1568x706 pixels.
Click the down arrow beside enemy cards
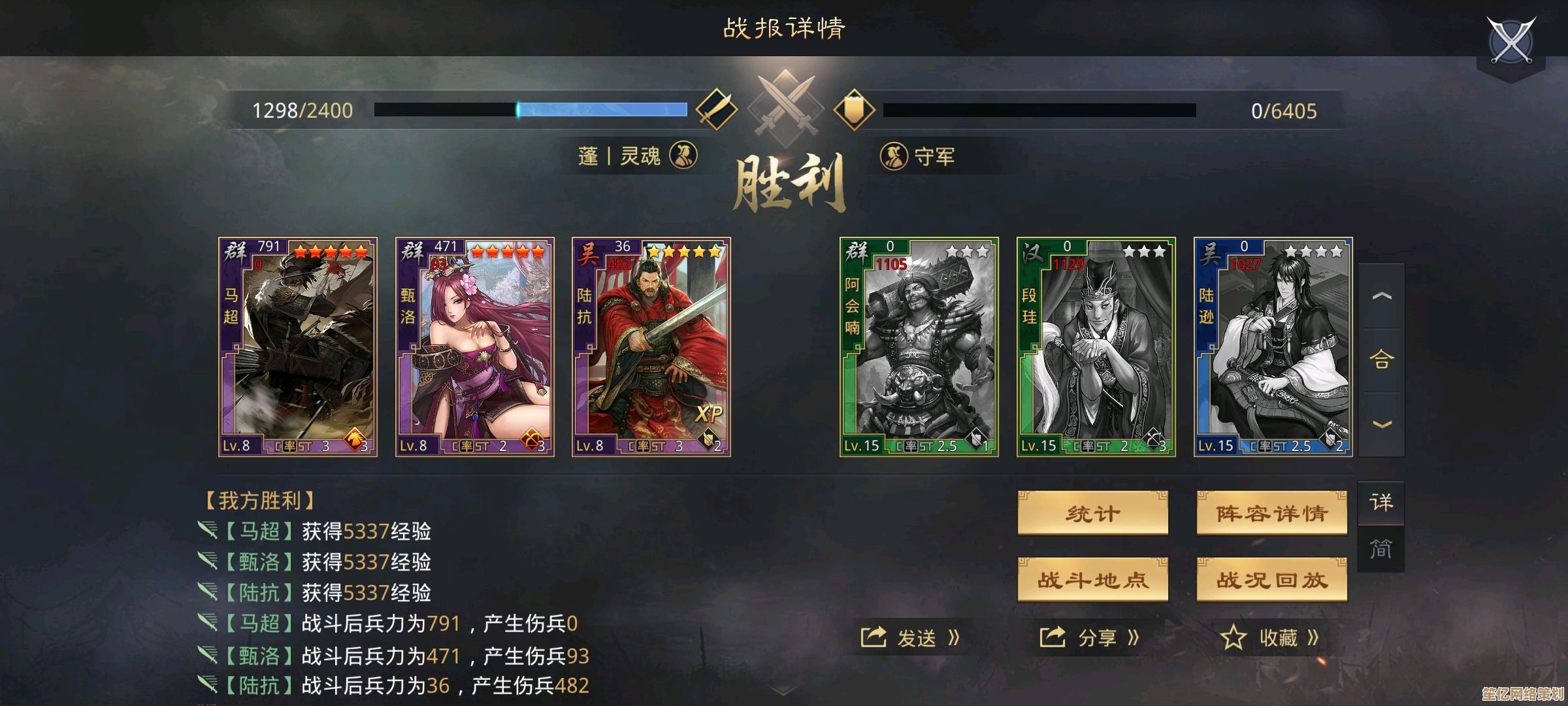[x=1381, y=424]
